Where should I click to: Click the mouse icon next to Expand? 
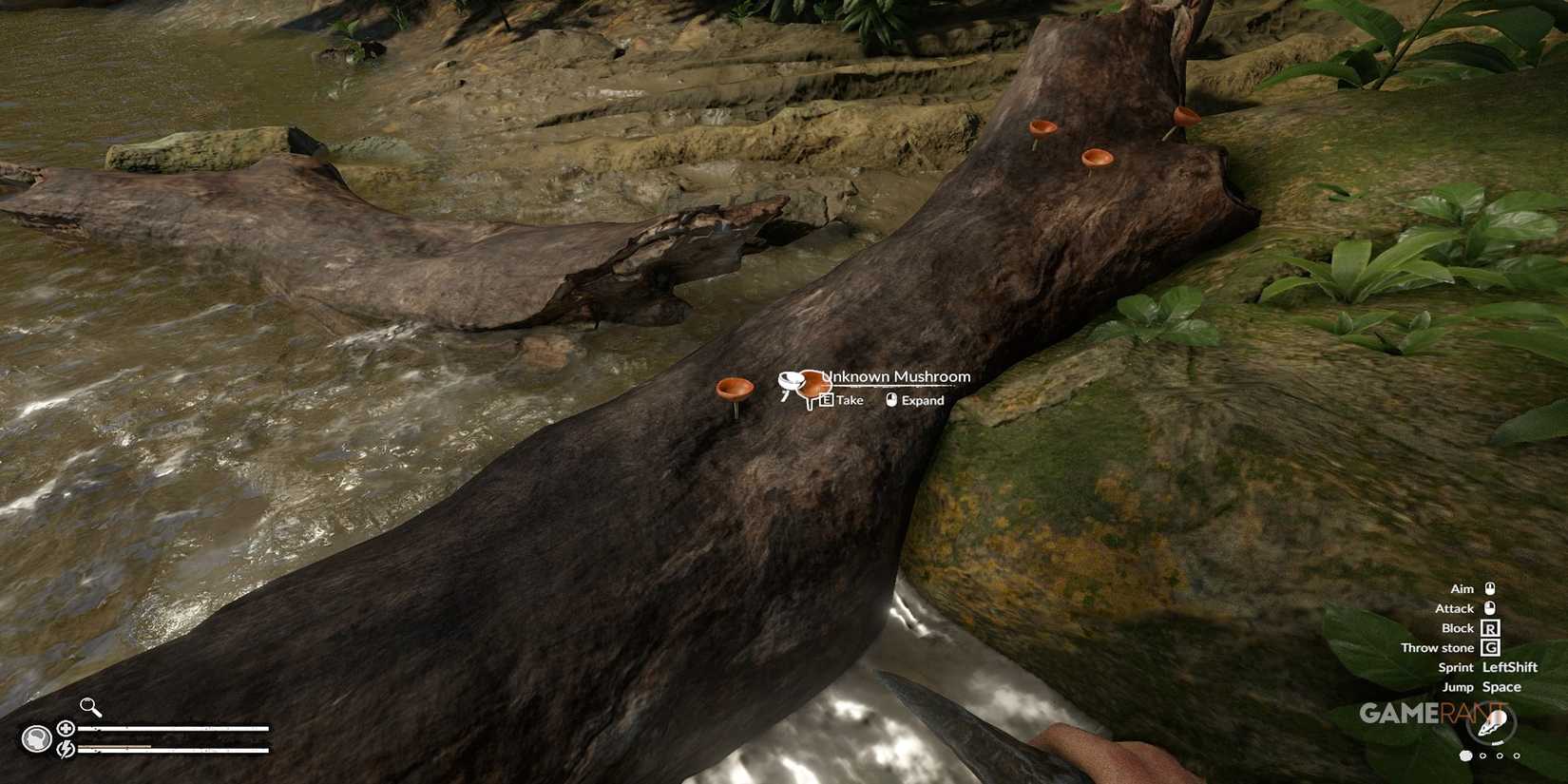tap(889, 400)
